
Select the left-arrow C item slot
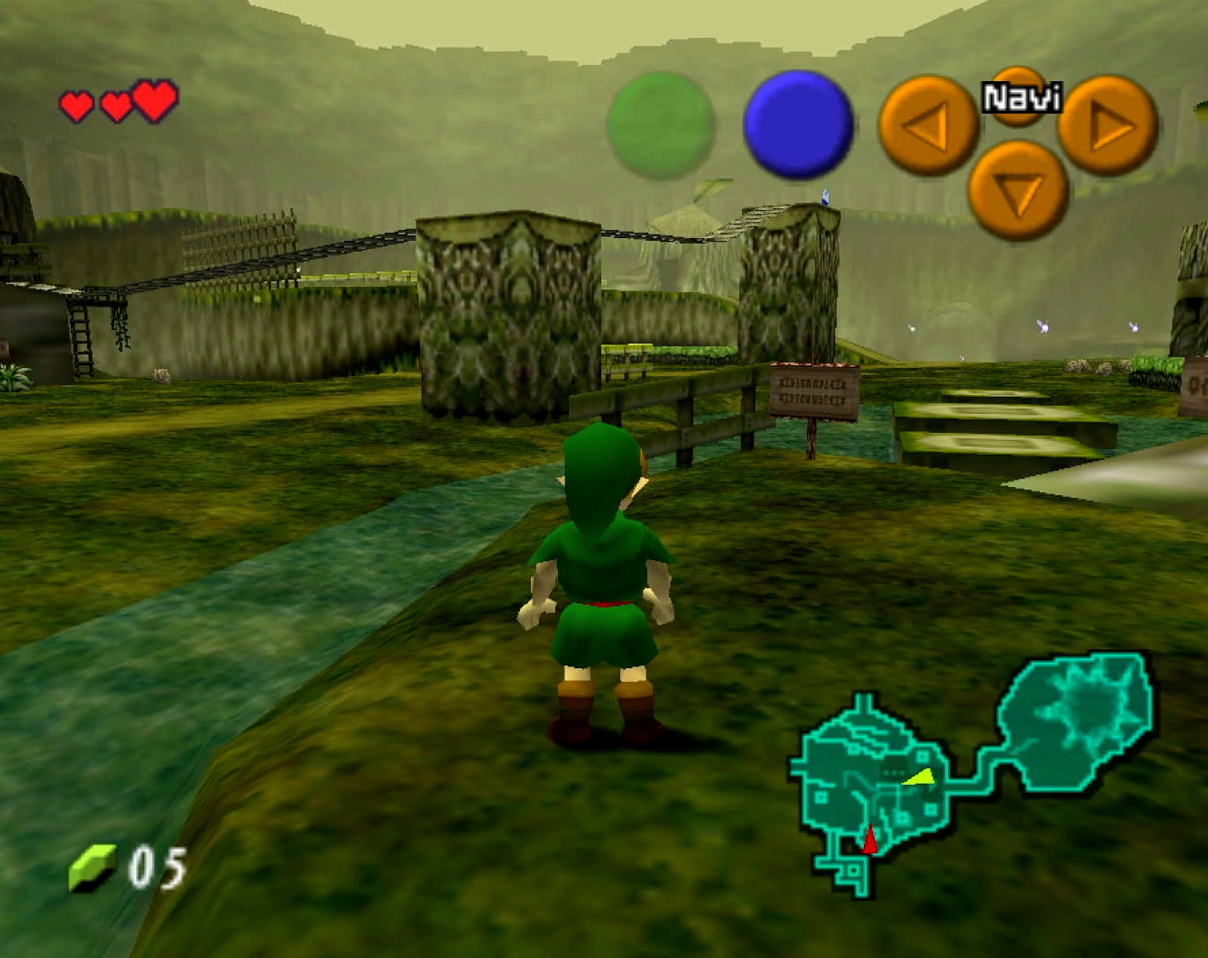pos(928,126)
